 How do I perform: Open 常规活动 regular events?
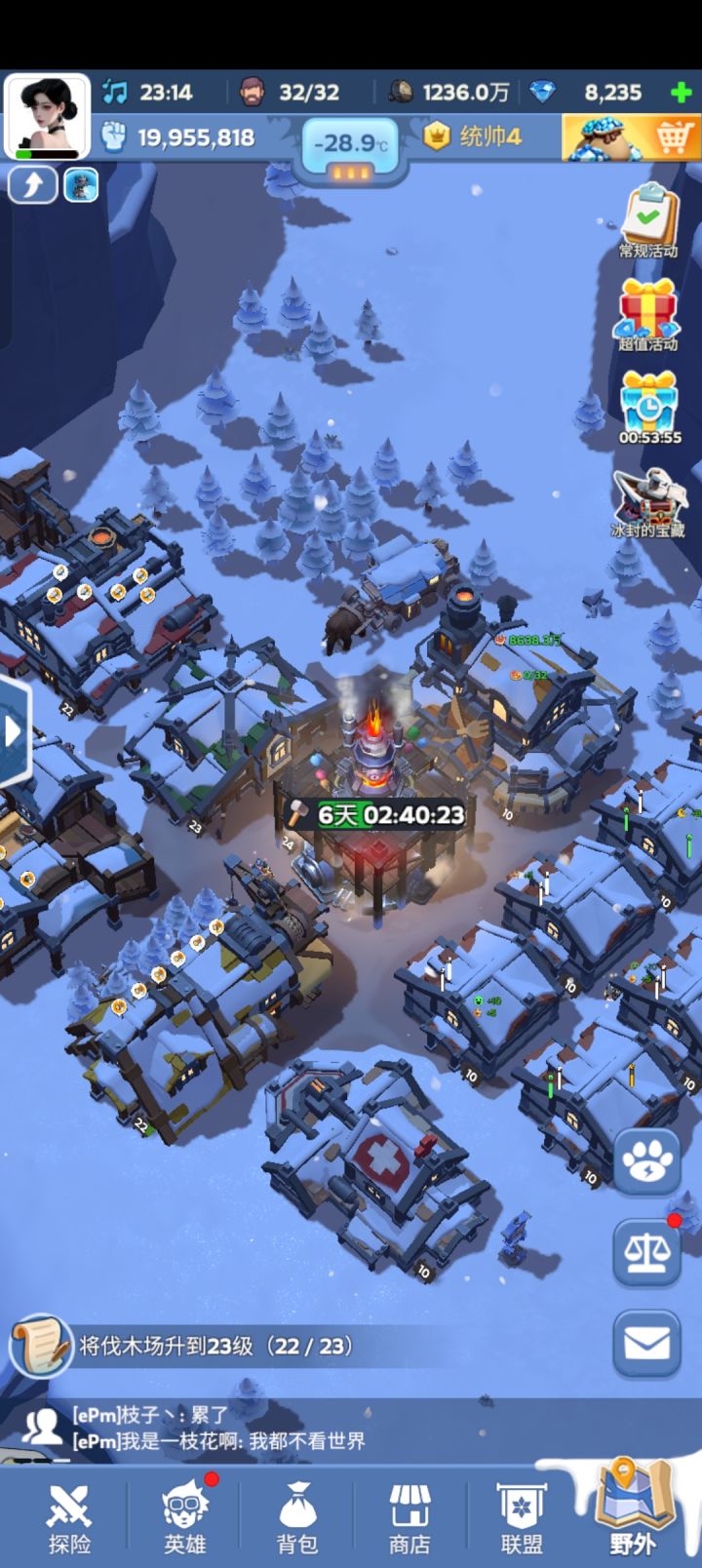tap(648, 220)
